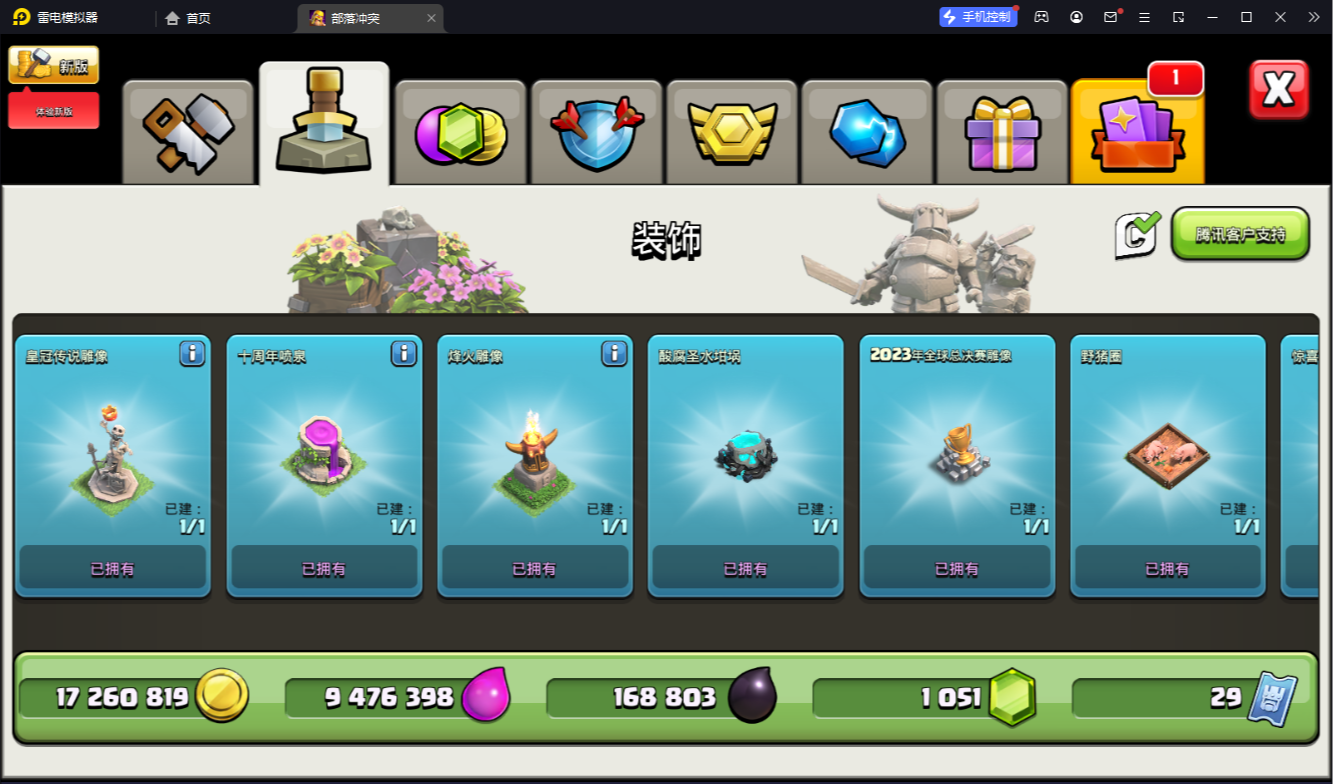
Task: Switch to the shield with arrows tab
Action: click(x=596, y=132)
